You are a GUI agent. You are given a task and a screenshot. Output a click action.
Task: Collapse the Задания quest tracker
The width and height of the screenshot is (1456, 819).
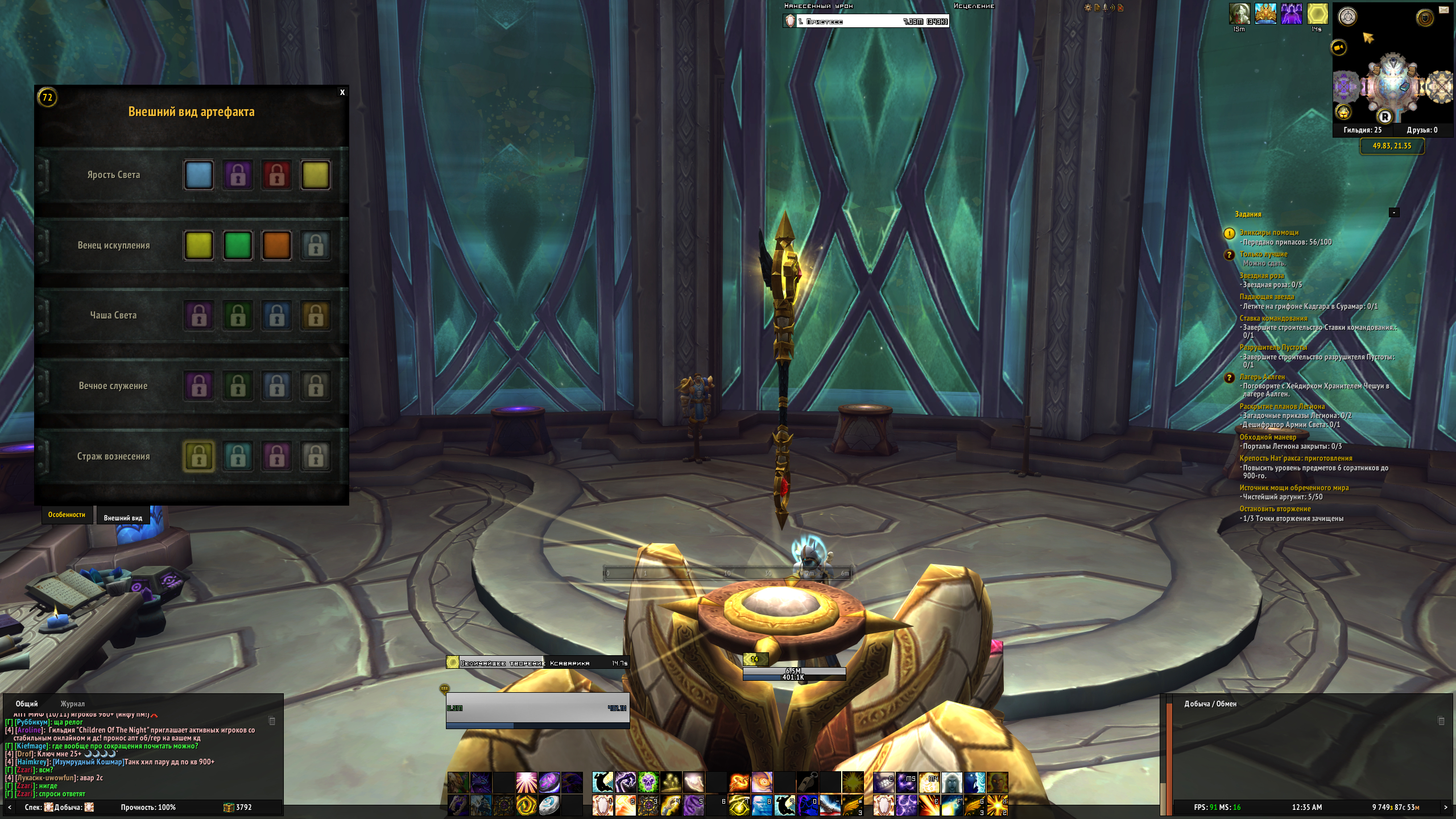tap(1394, 213)
